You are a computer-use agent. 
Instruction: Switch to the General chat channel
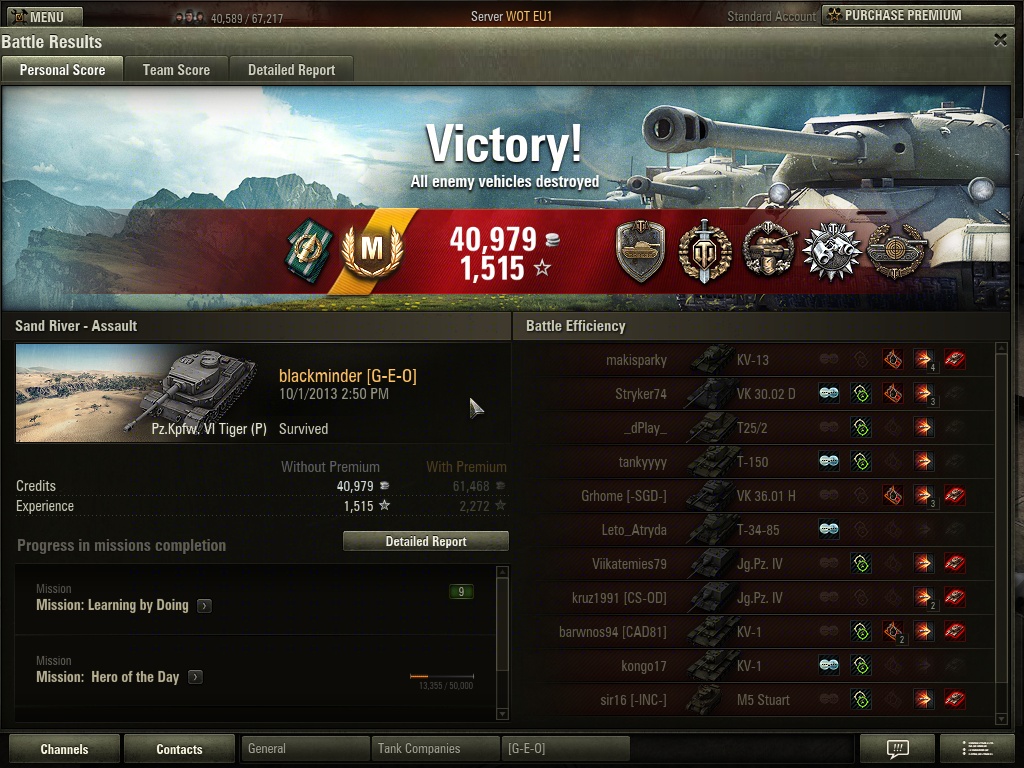coord(305,748)
